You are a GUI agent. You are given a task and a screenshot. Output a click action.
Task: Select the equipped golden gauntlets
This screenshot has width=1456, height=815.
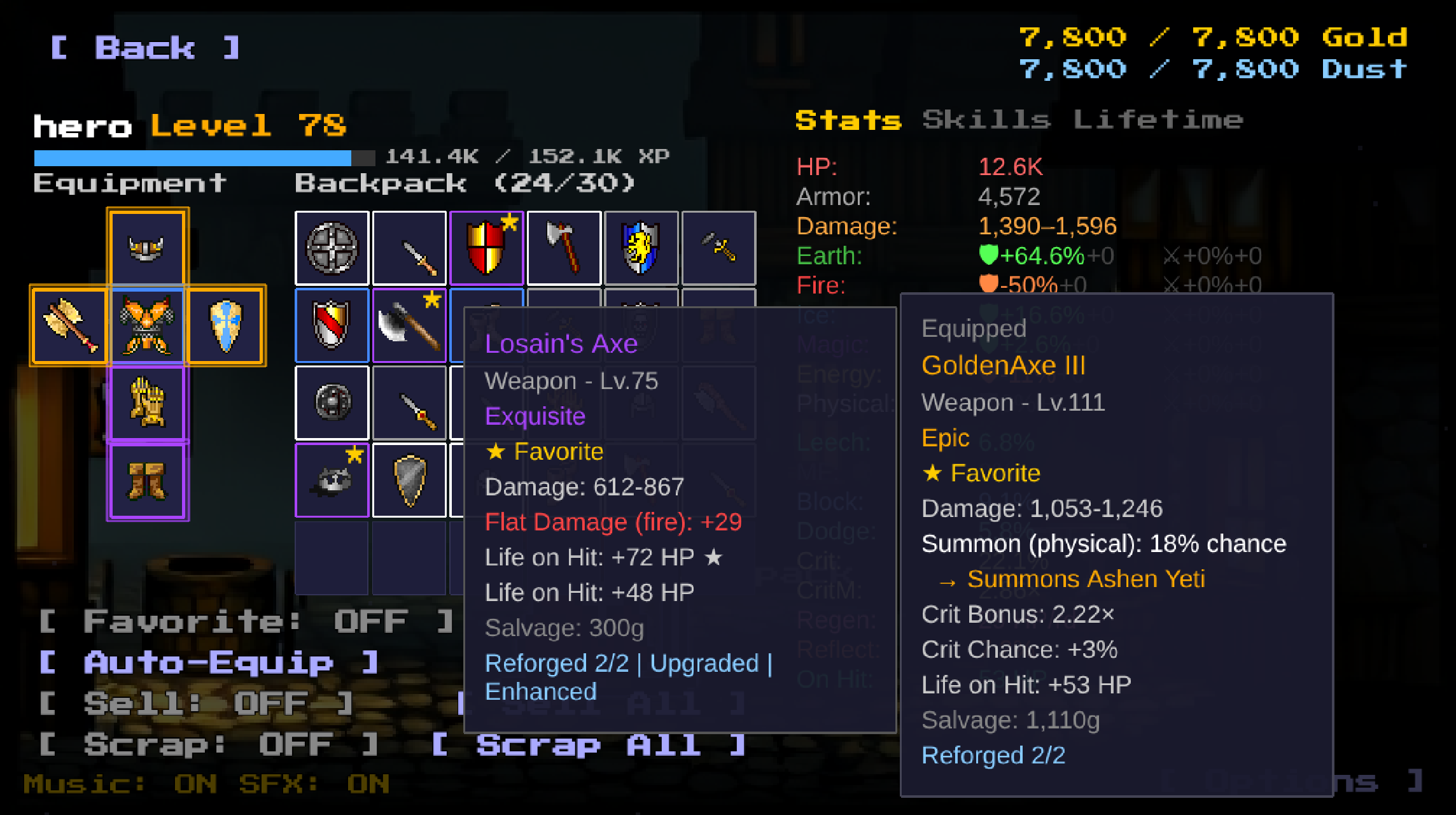[x=147, y=404]
